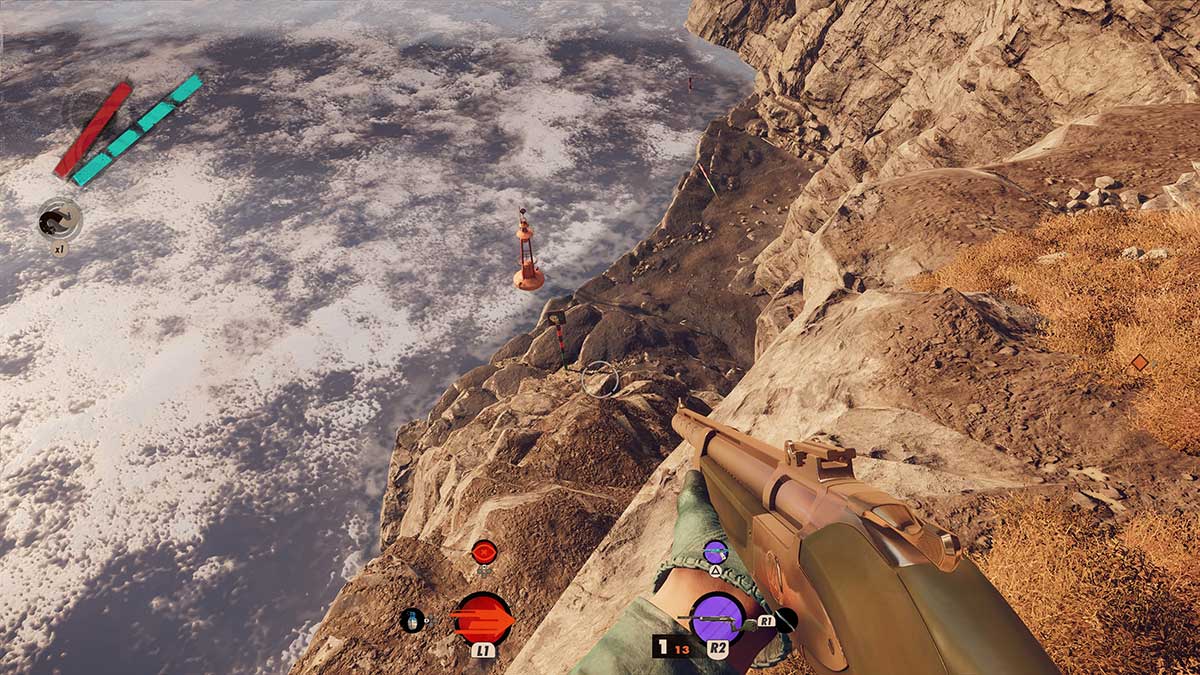Viewport: 1200px width, 675px height.
Task: Click the Reprise swirl icon
Action: point(59,219)
